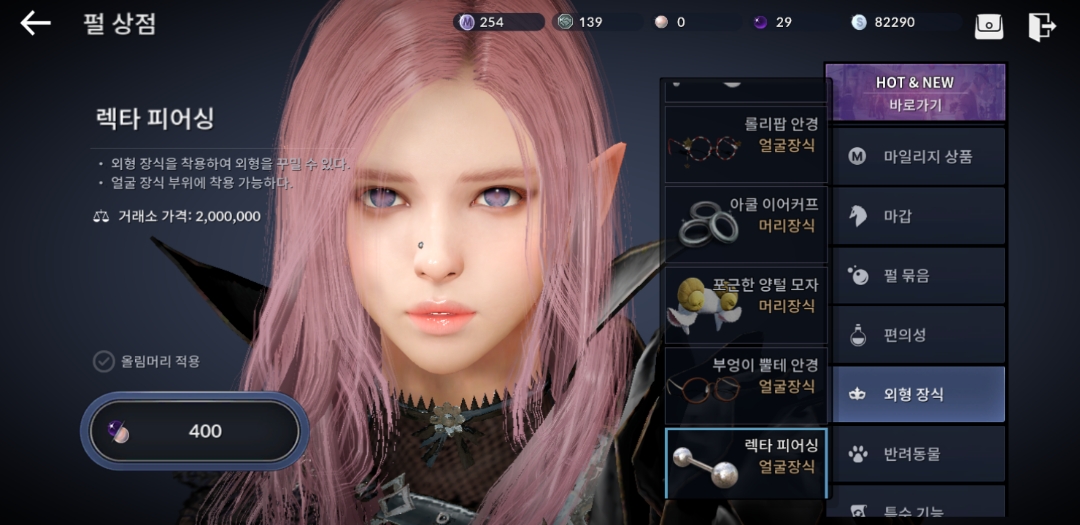The image size is (1080, 525).
Task: Choose the 아쿨 이어커프 item
Action: click(x=745, y=223)
